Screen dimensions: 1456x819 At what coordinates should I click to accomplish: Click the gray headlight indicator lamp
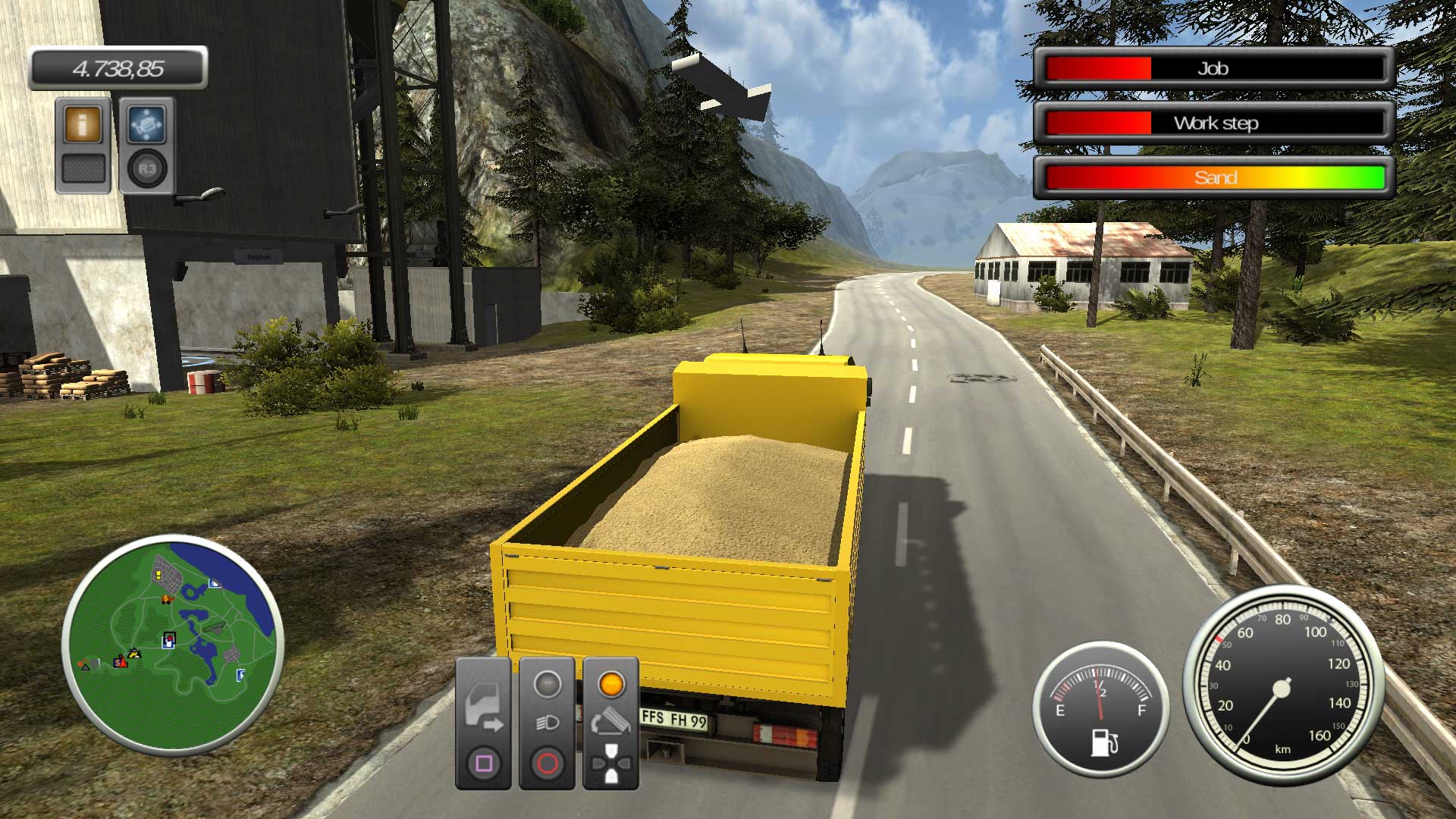pos(546,683)
